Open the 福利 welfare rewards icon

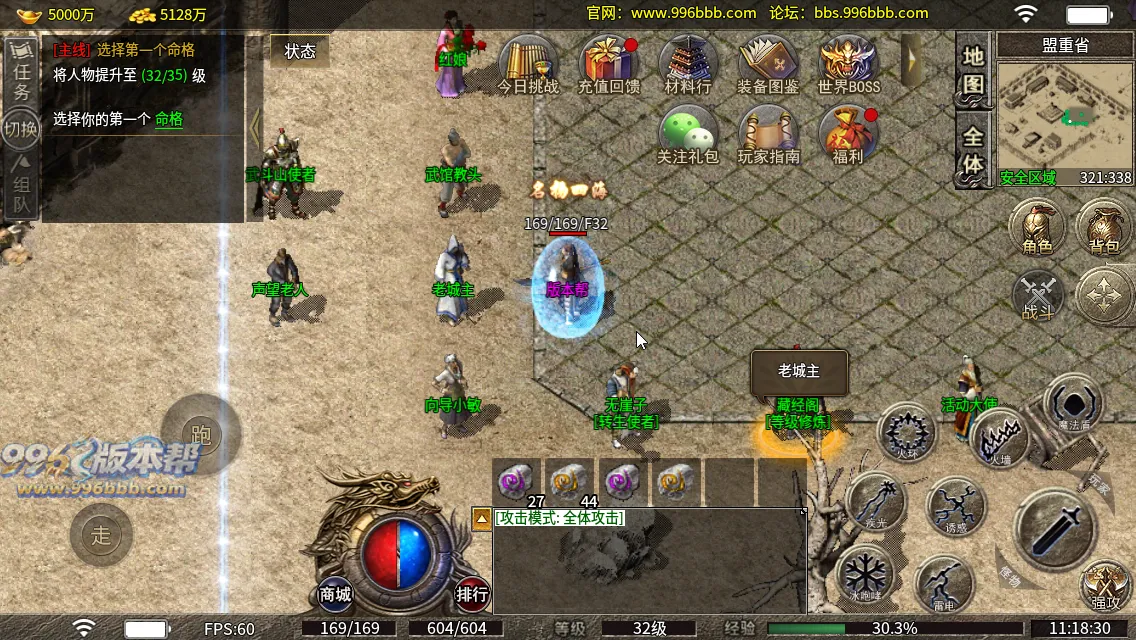tap(847, 134)
